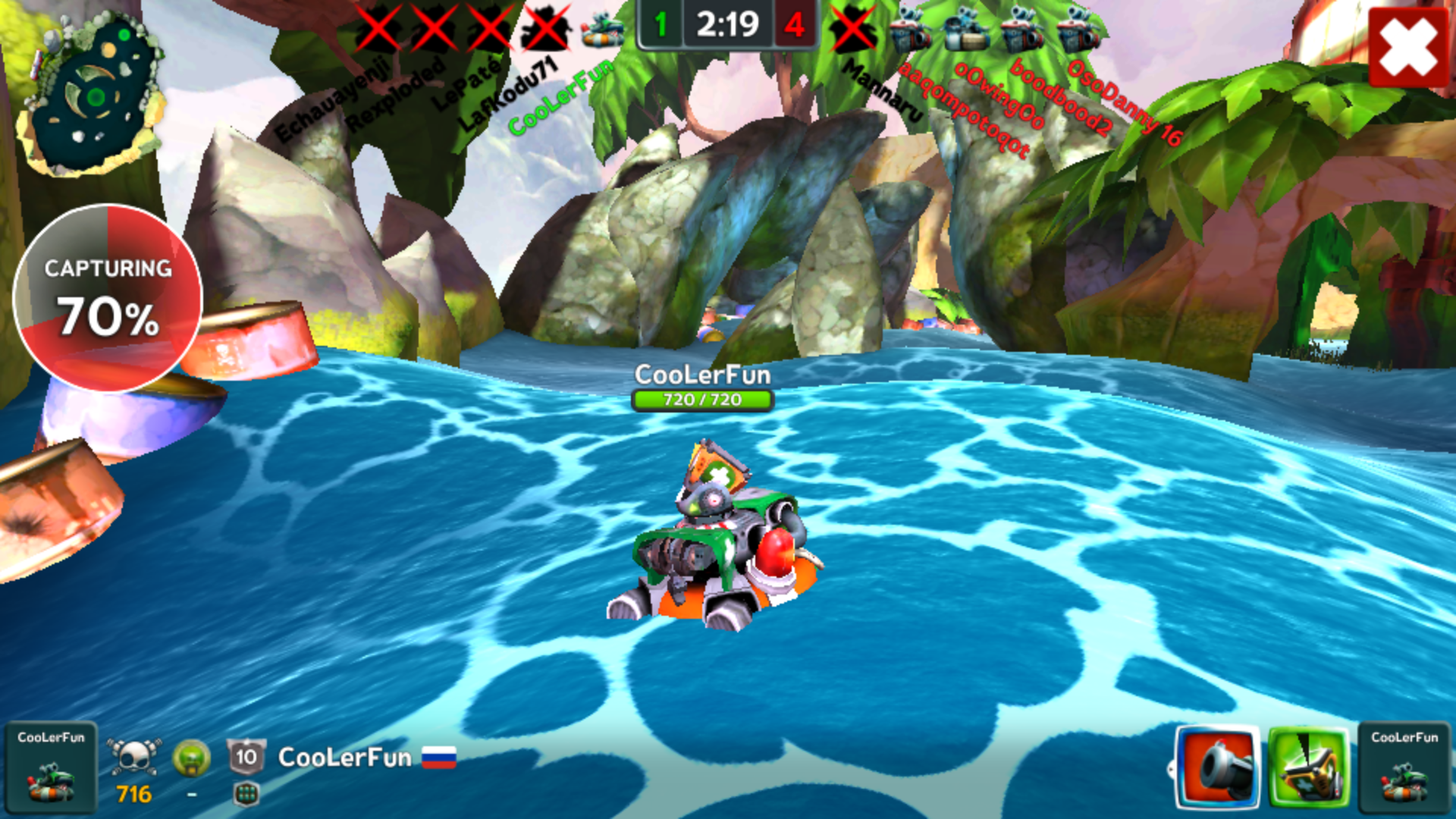Spectate CooLerFun via the top ship icon
This screenshot has height=819, width=1456.
pos(603,29)
